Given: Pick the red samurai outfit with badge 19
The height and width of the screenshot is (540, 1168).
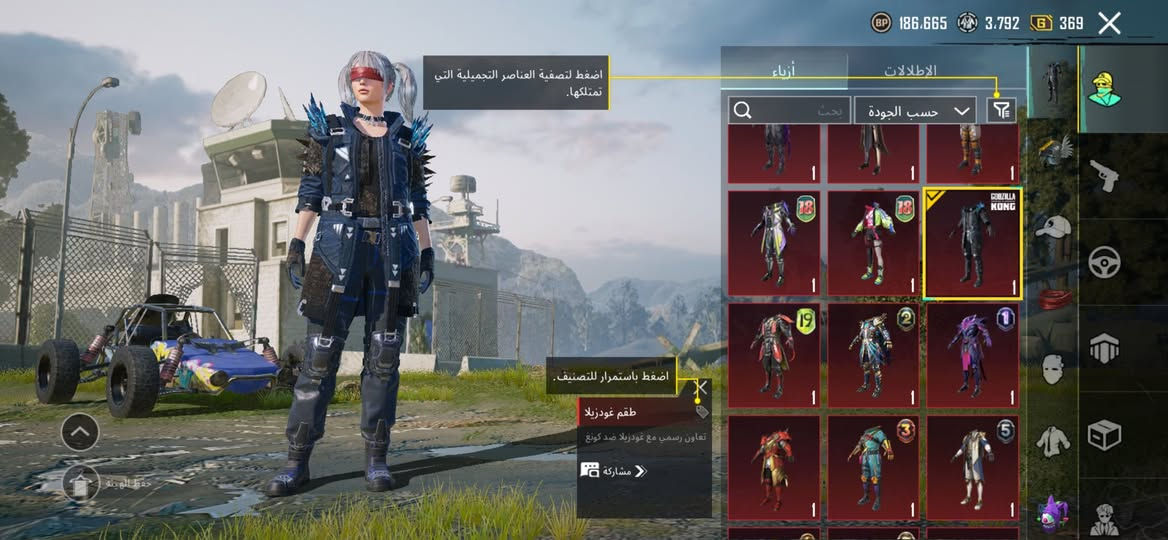Looking at the screenshot, I should tap(774, 355).
